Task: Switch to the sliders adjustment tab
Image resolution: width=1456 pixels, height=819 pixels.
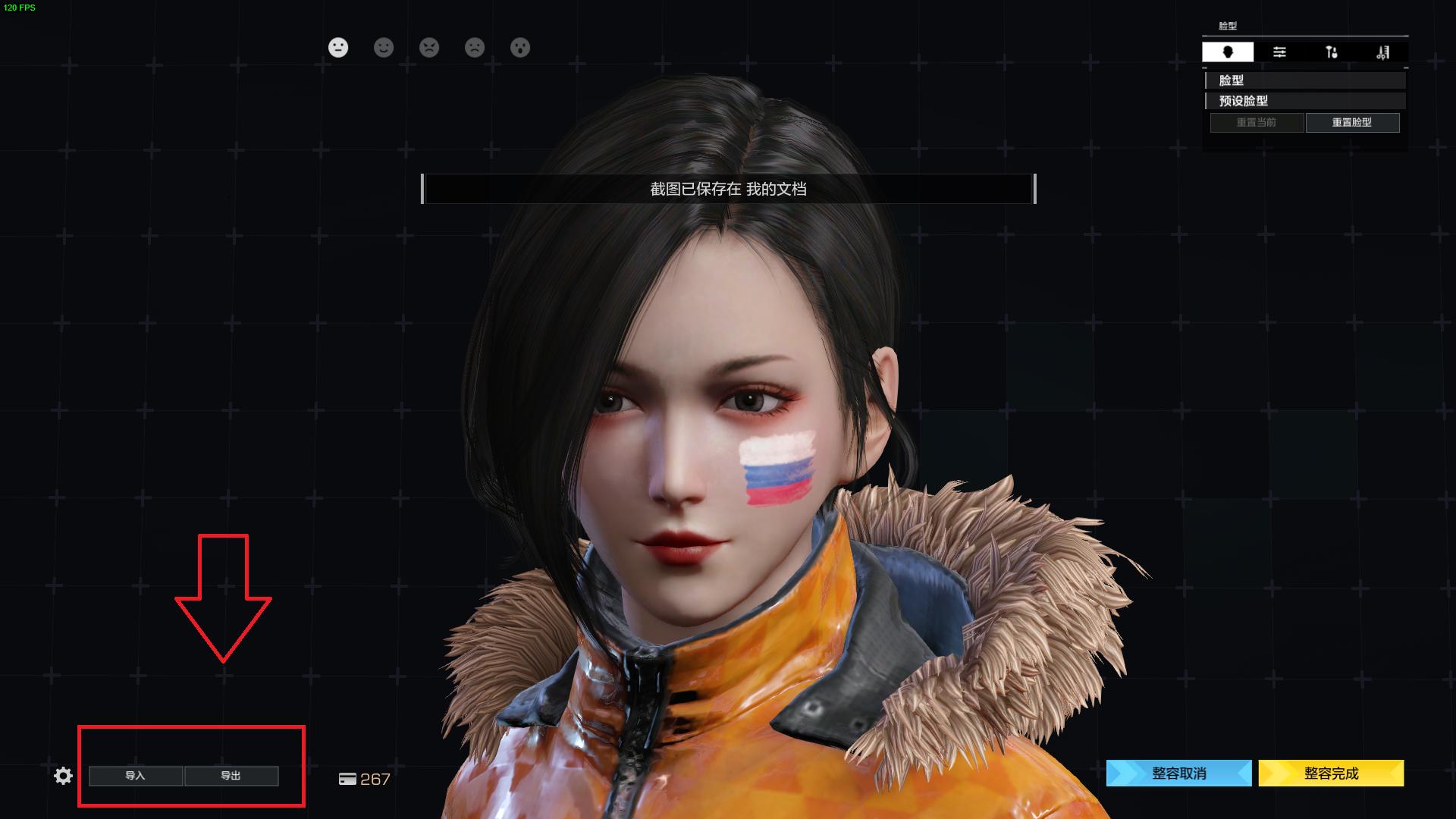Action: (x=1279, y=52)
